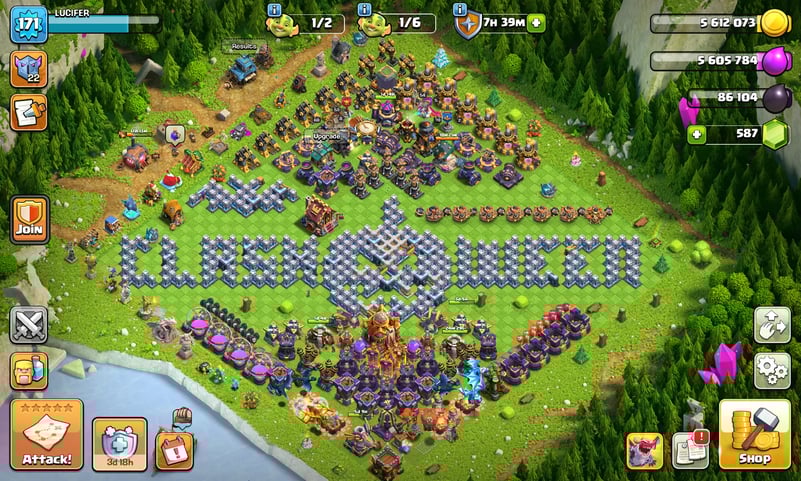Show info for the 1/2 builder counter
The height and width of the screenshot is (481, 801).
(275, 10)
